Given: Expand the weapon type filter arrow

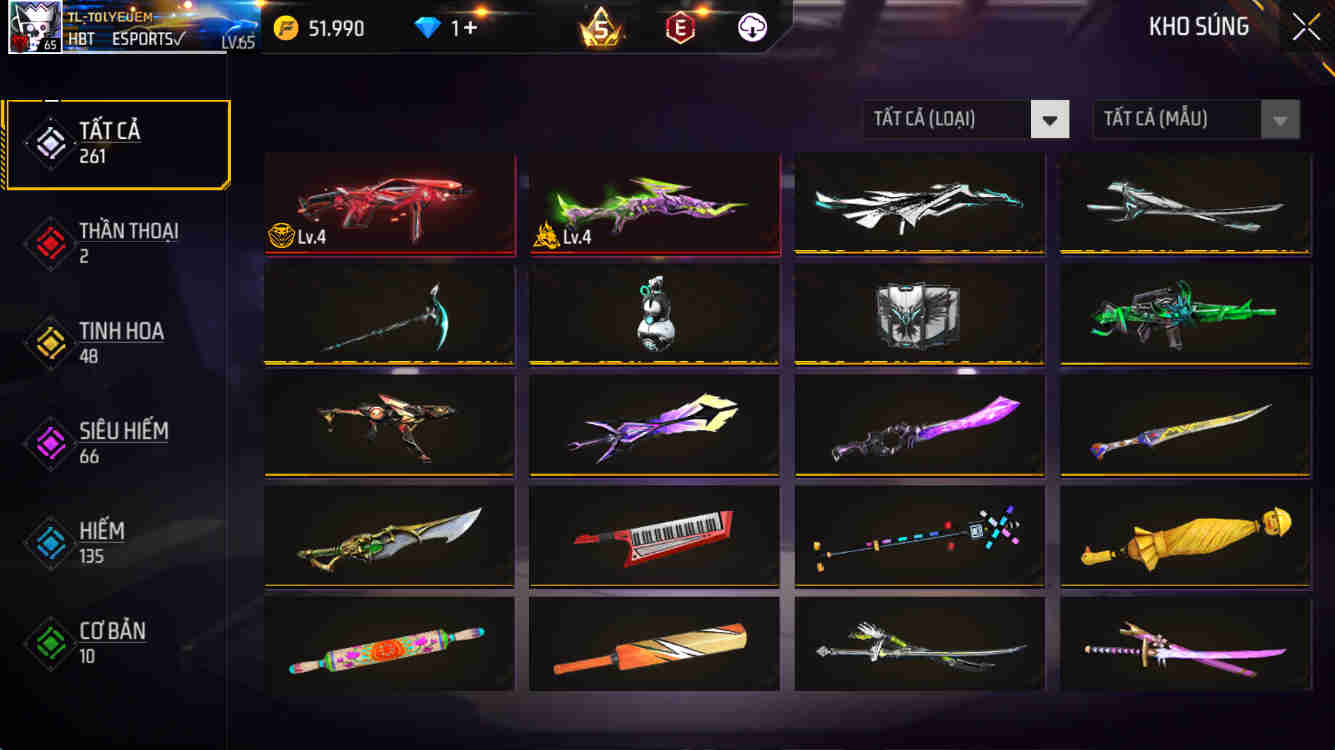Looking at the screenshot, I should (1049, 119).
